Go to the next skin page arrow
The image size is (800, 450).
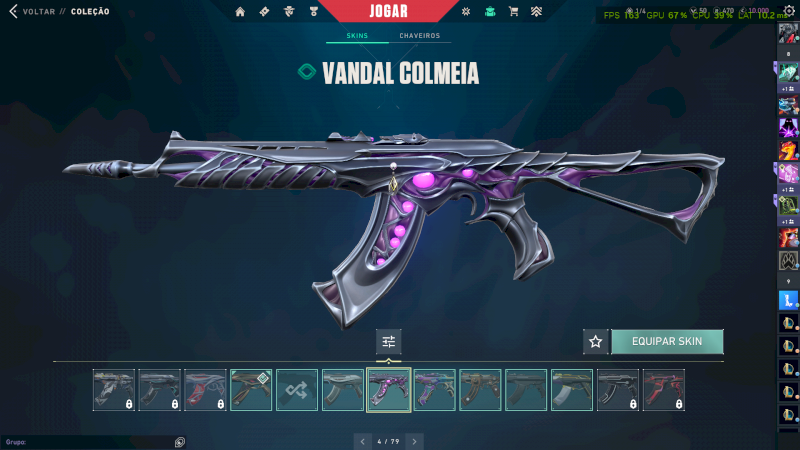[x=415, y=440]
